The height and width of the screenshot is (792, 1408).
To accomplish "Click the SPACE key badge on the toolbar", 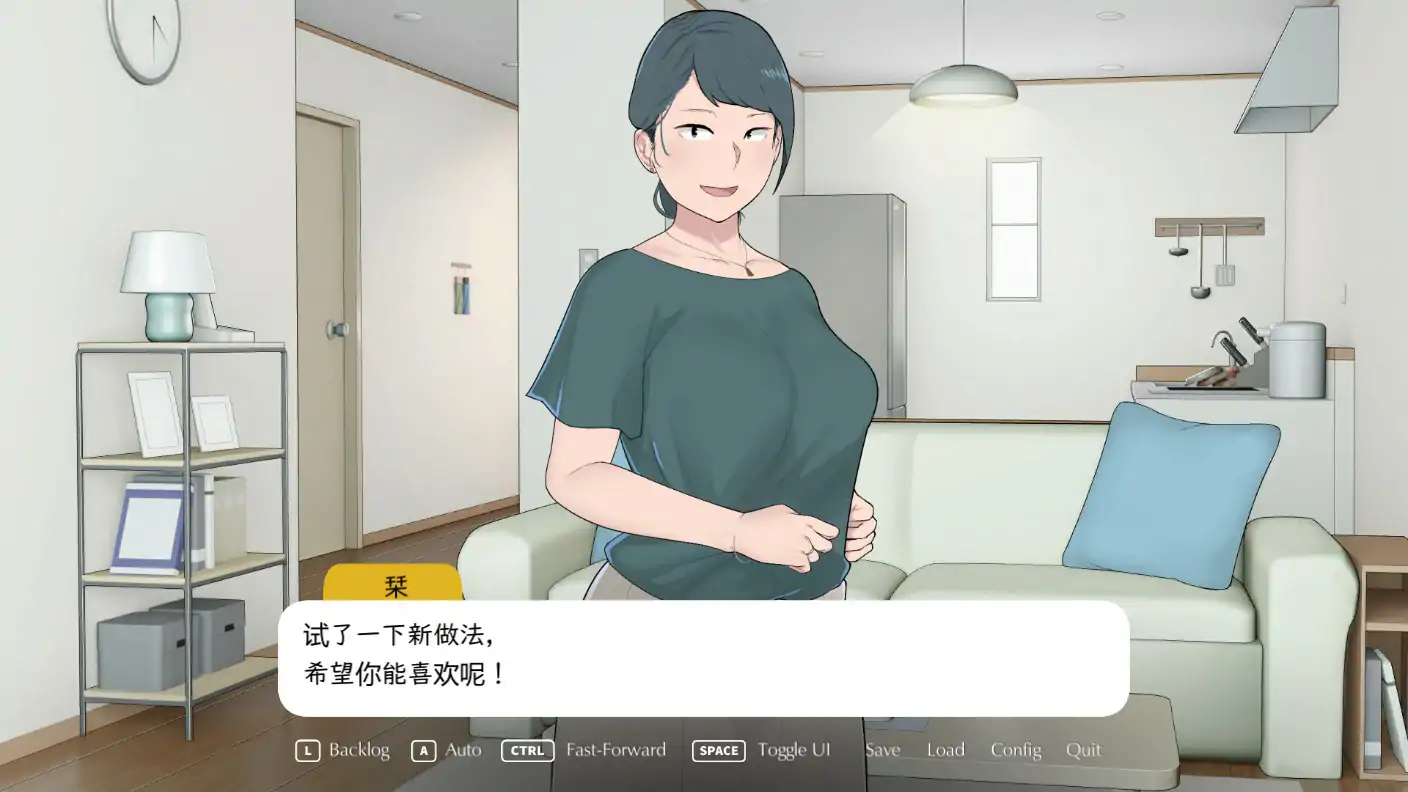I will tap(718, 750).
